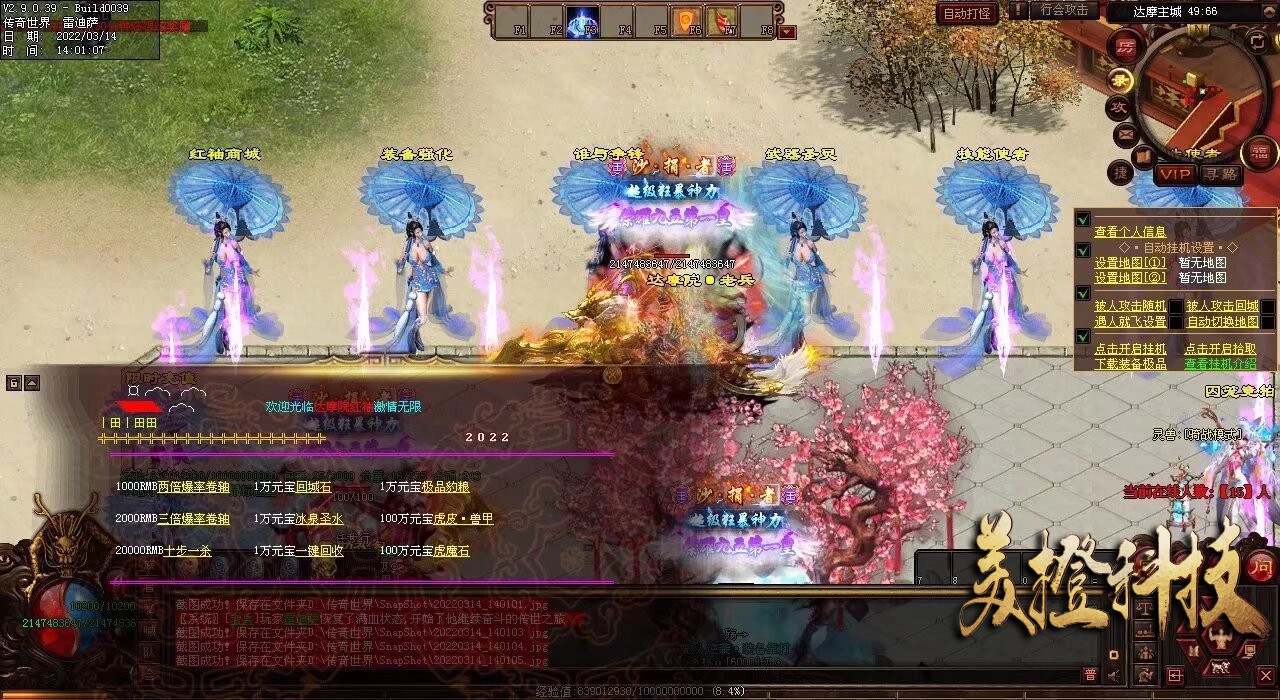Click 点击开启挂机 to start auto-play
The height and width of the screenshot is (700, 1280).
1130,349
